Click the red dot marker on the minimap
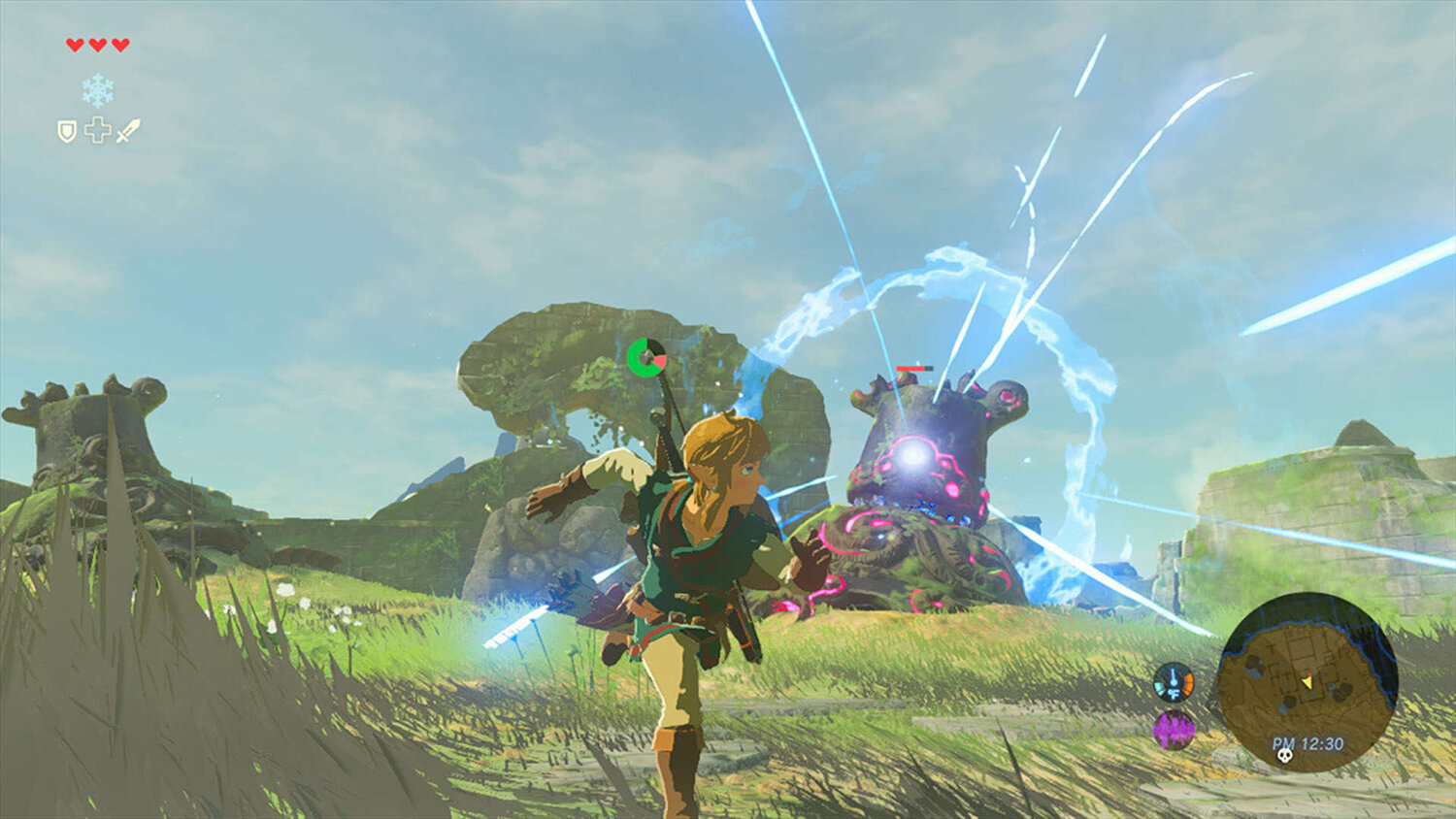The width and height of the screenshot is (1456, 819). [1309, 676]
